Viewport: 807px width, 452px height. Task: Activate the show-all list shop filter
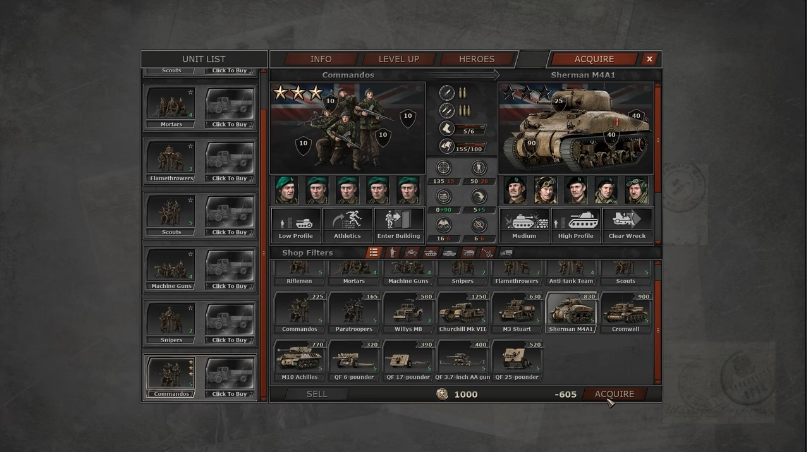(373, 253)
